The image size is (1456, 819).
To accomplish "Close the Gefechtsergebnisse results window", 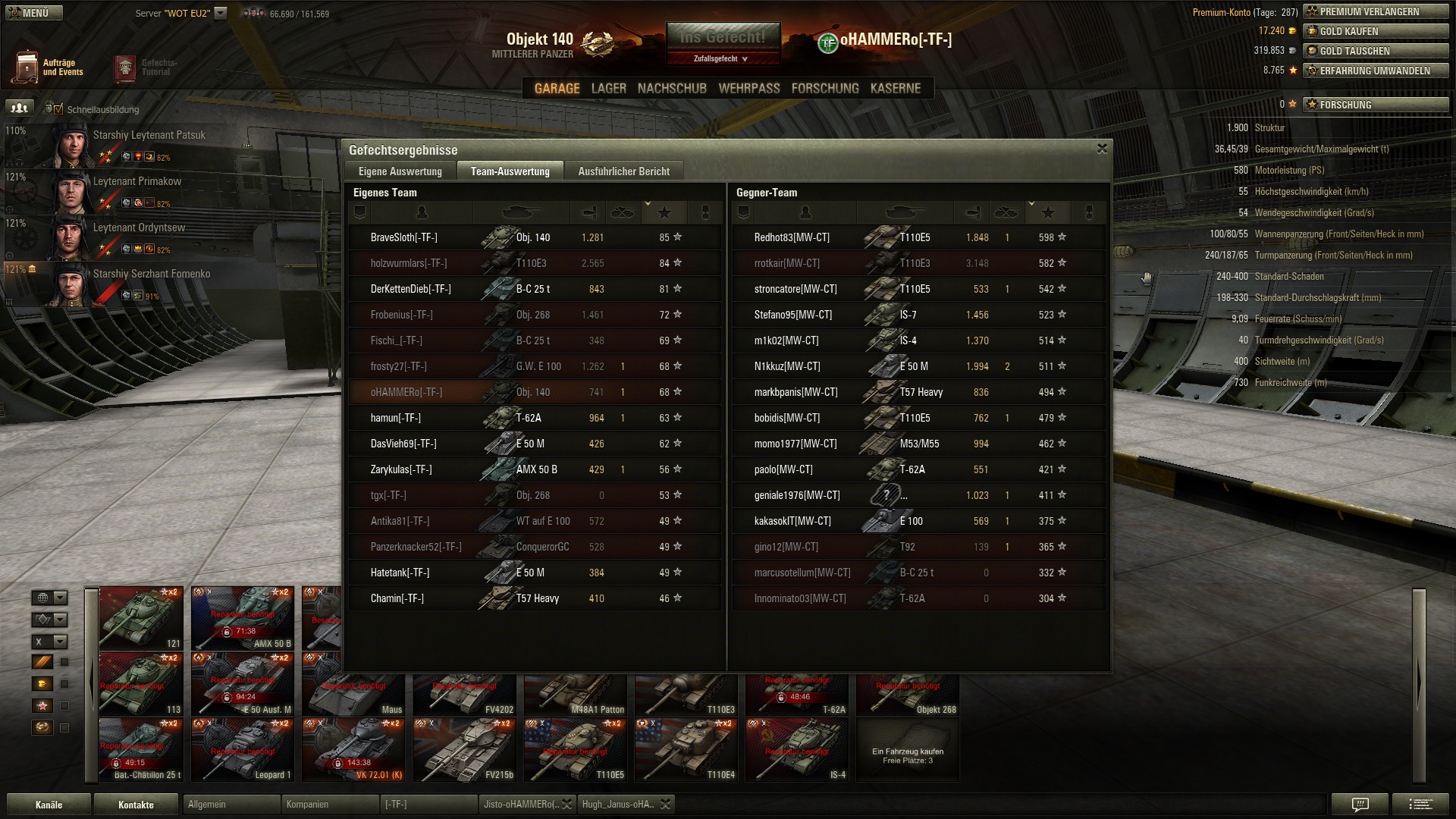I will (x=1102, y=149).
